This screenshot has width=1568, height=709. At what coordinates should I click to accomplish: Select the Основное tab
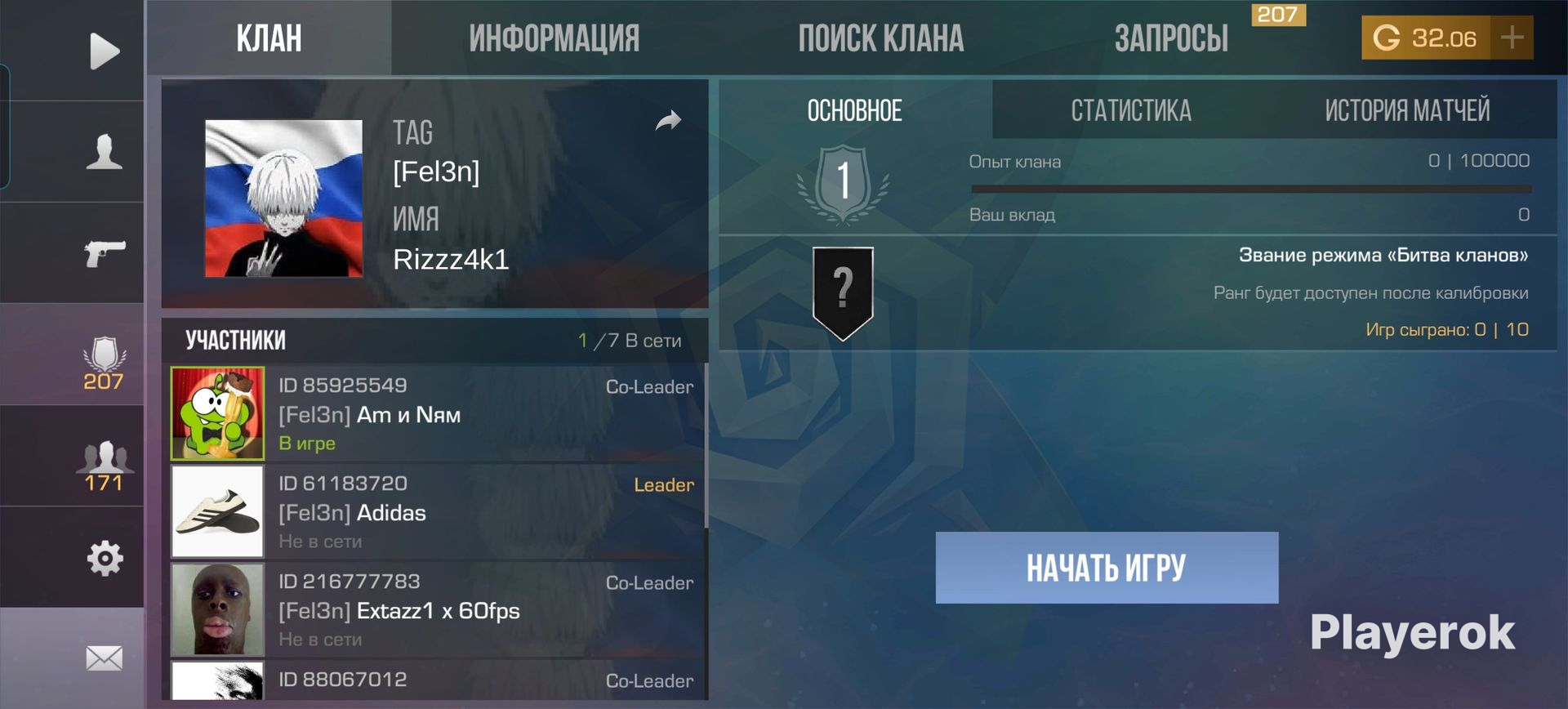(x=854, y=110)
